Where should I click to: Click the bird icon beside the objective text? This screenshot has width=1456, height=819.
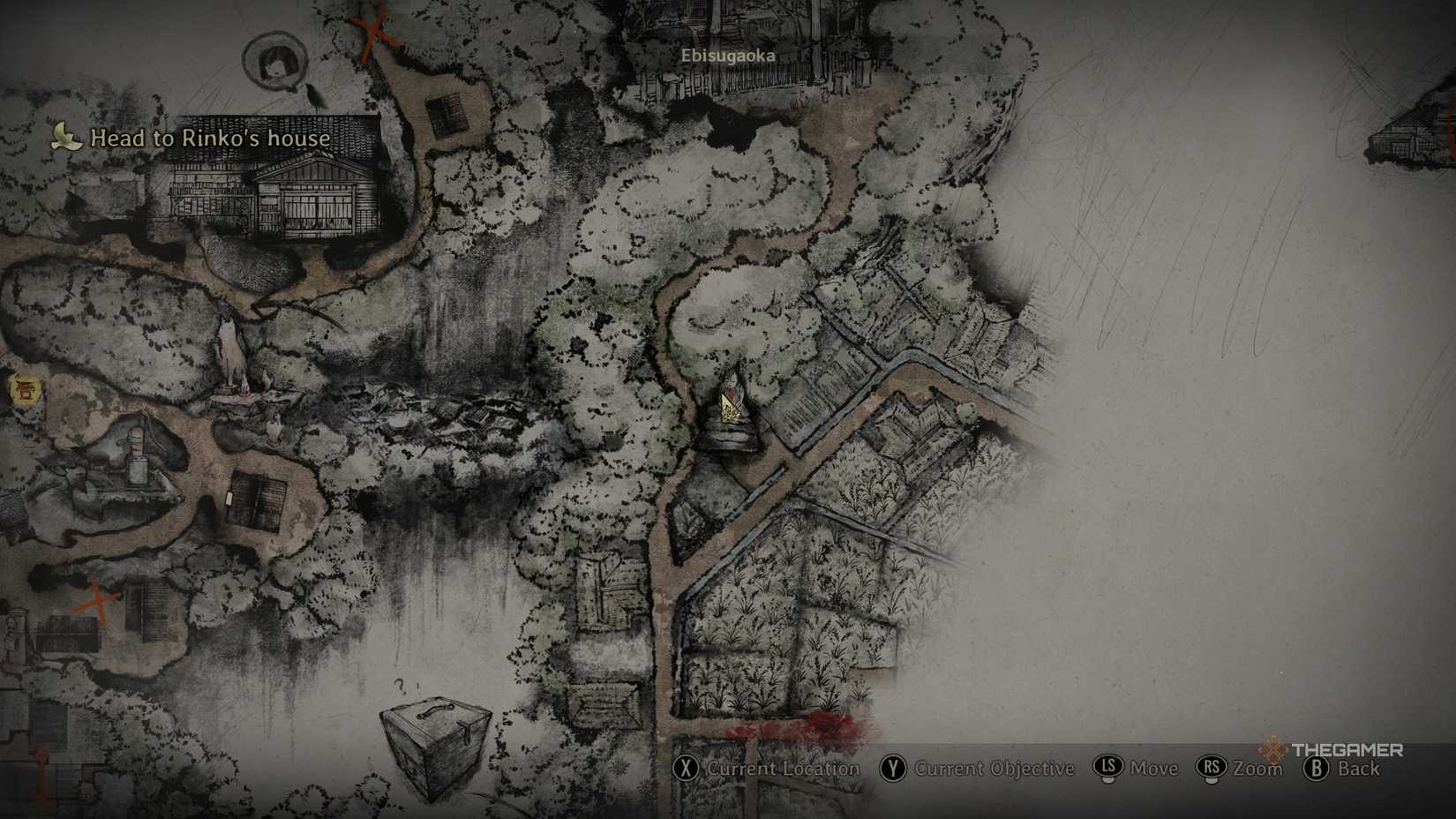pyautogui.click(x=64, y=134)
